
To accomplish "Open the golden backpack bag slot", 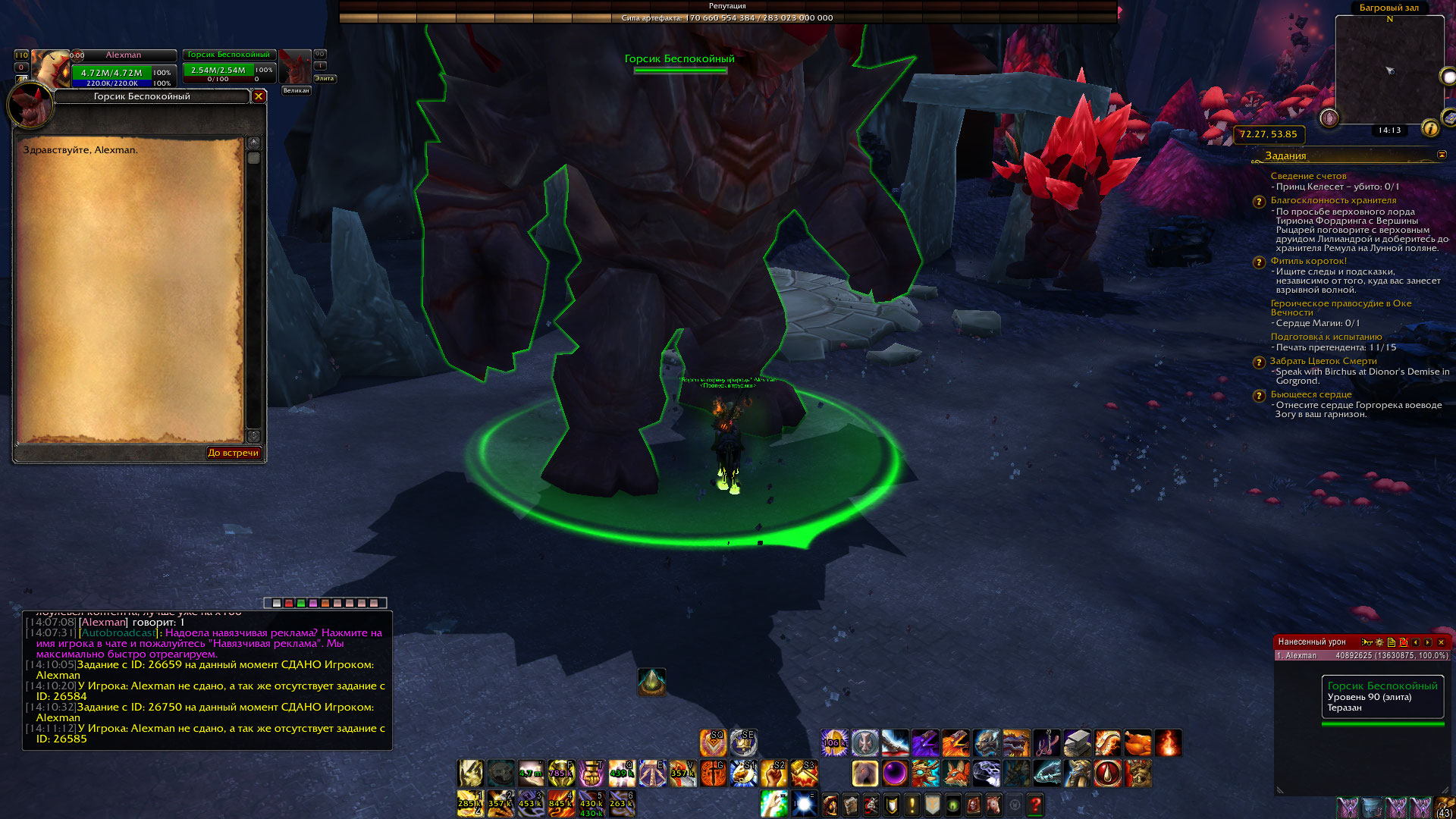I will tap(1443, 807).
